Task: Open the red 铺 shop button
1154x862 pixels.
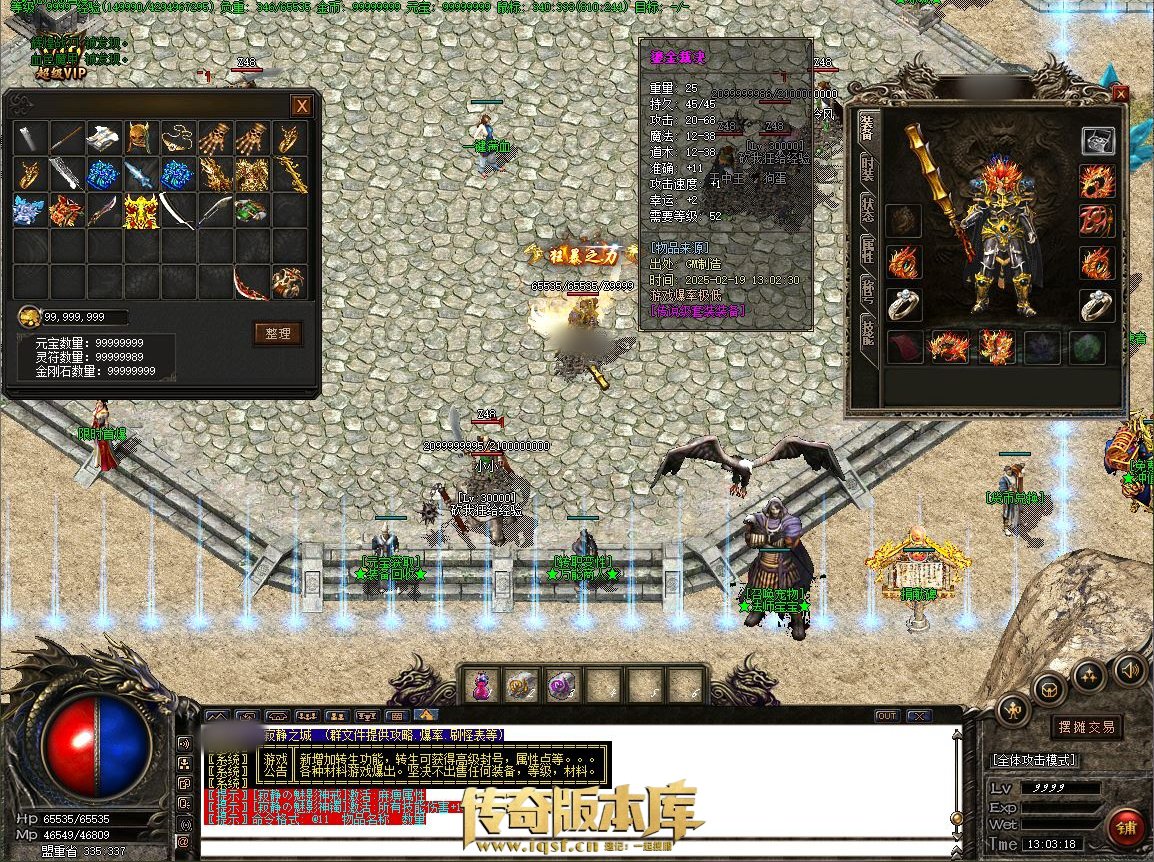Action: click(1126, 828)
